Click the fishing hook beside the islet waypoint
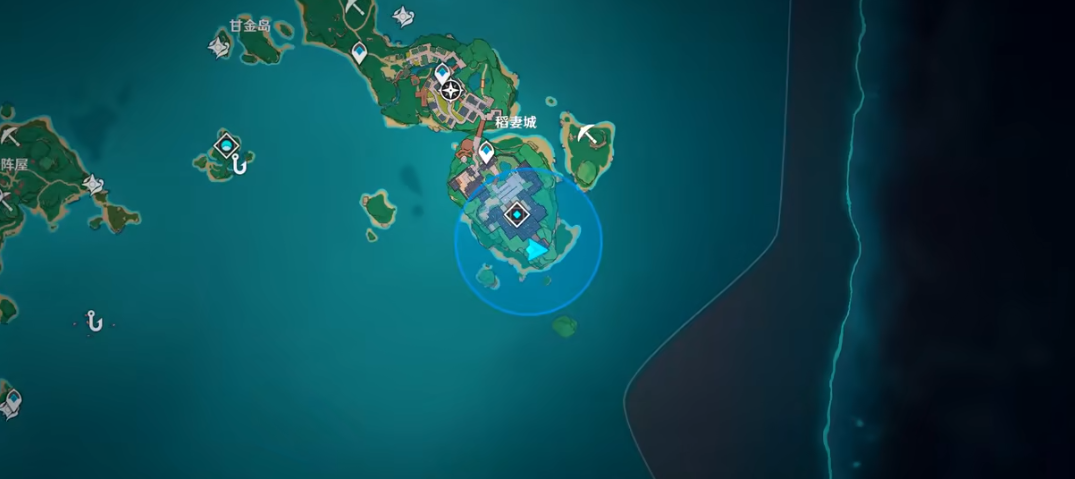The image size is (1075, 479). click(239, 165)
